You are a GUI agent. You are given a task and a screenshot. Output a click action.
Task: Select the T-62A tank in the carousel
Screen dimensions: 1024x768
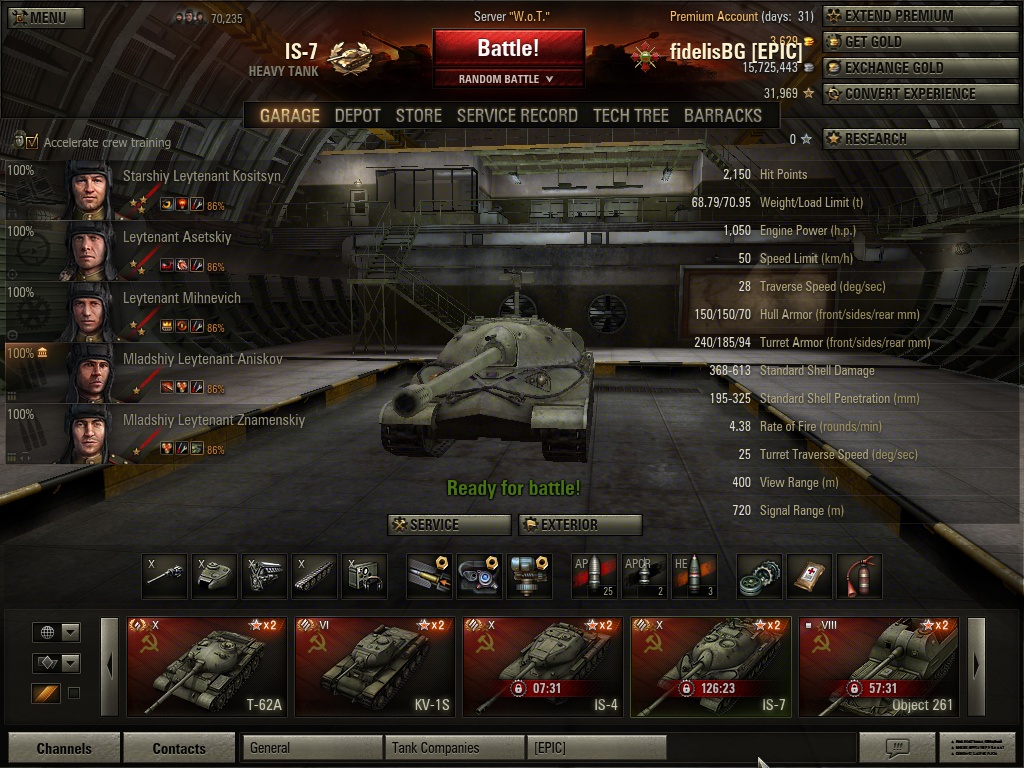point(207,667)
